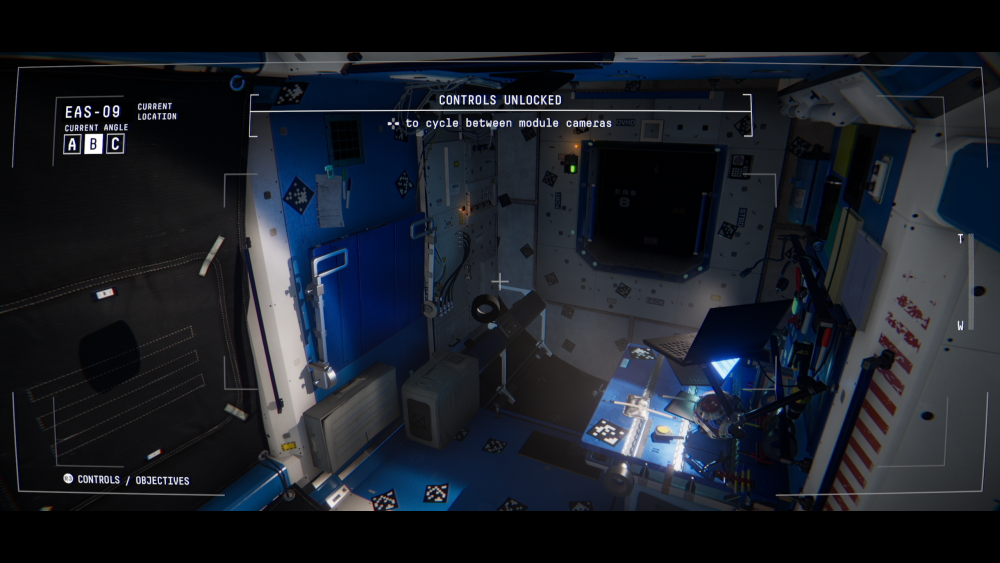This screenshot has height=563, width=1000.
Task: Choose camera angle C
Action: pos(115,144)
